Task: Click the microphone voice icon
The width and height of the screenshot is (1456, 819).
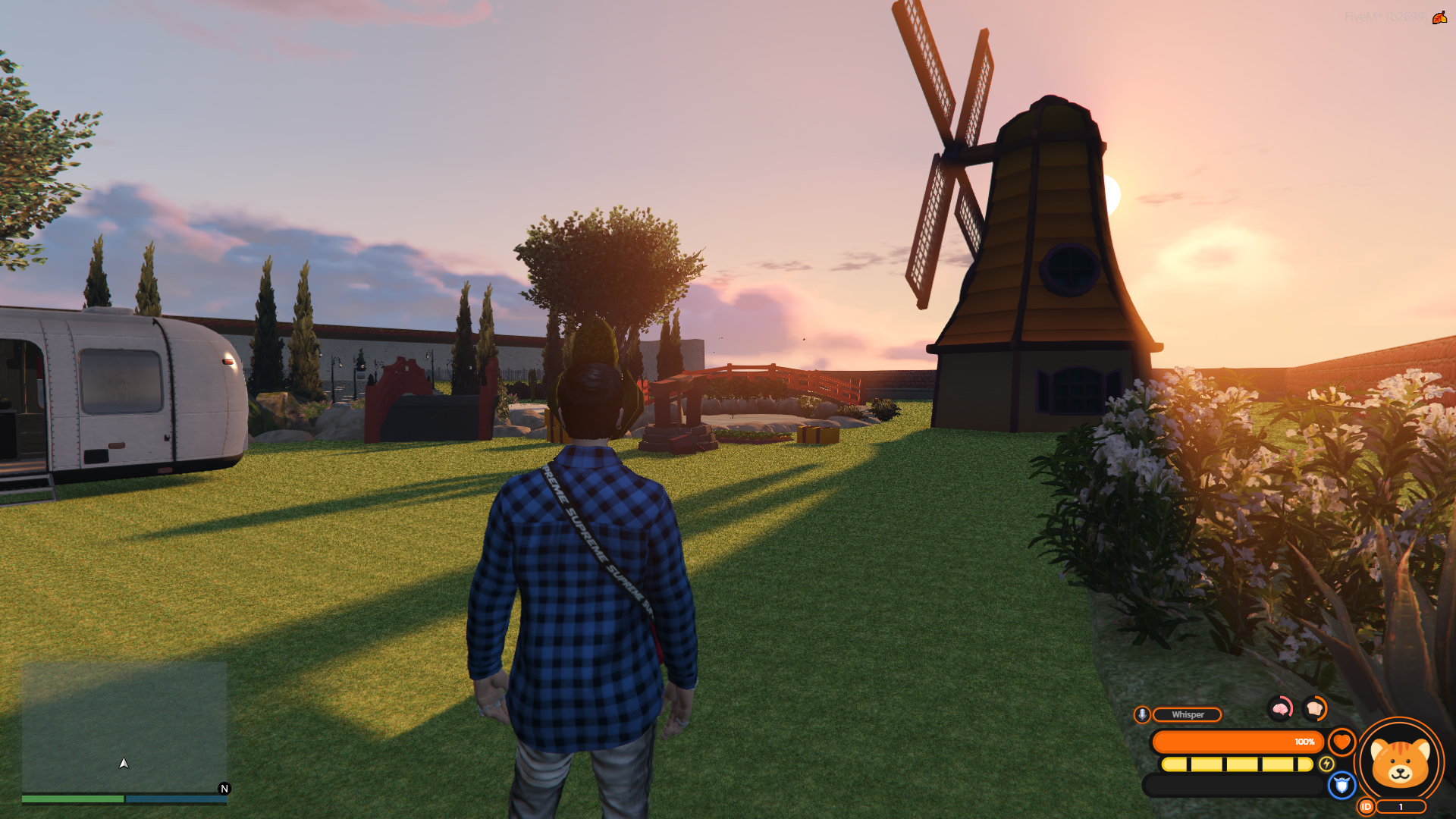Action: coord(1142,714)
